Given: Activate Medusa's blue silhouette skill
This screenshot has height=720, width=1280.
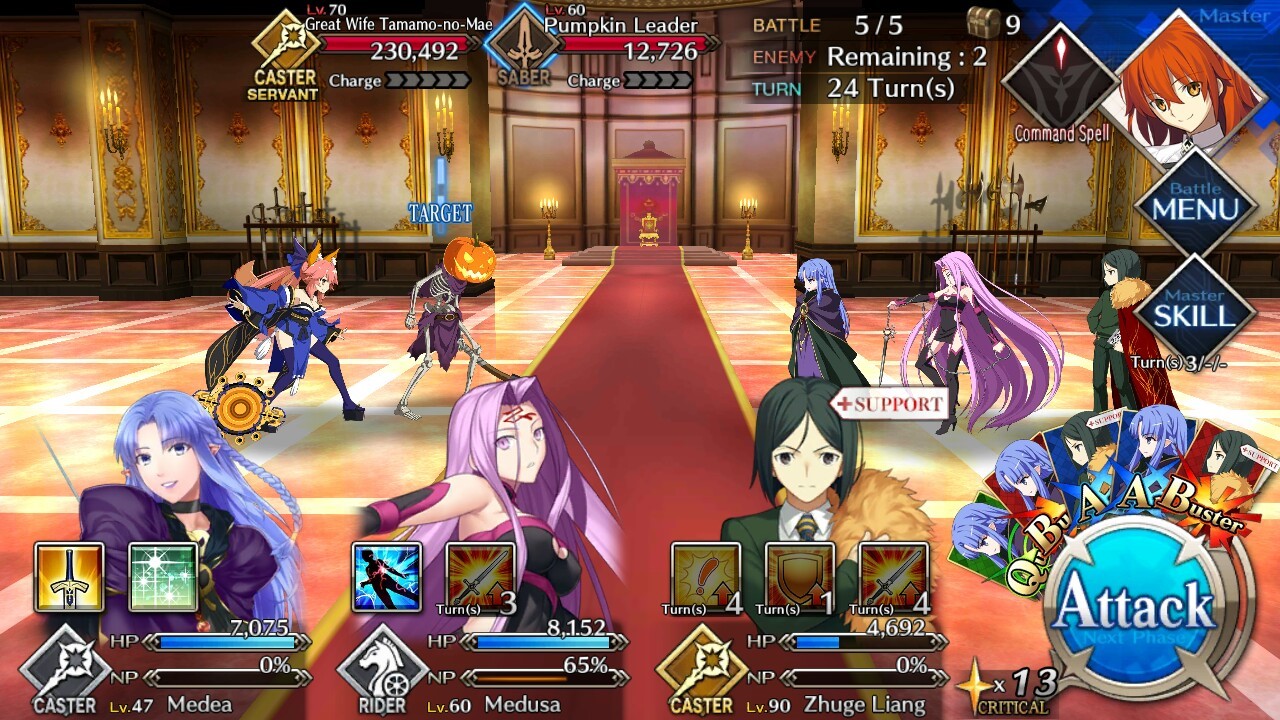Looking at the screenshot, I should 387,577.
